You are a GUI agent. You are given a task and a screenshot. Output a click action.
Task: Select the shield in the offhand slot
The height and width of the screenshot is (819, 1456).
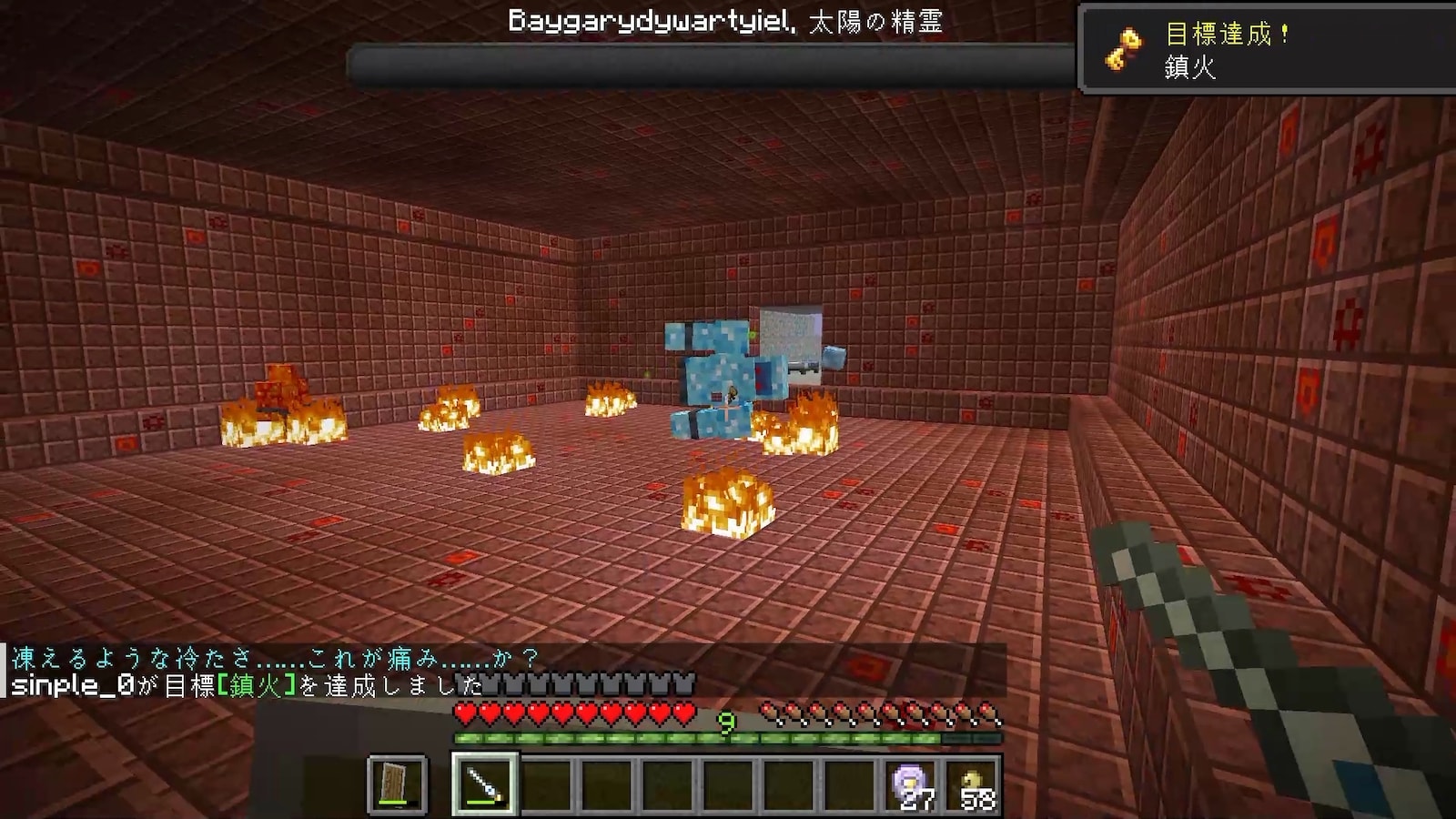398,784
